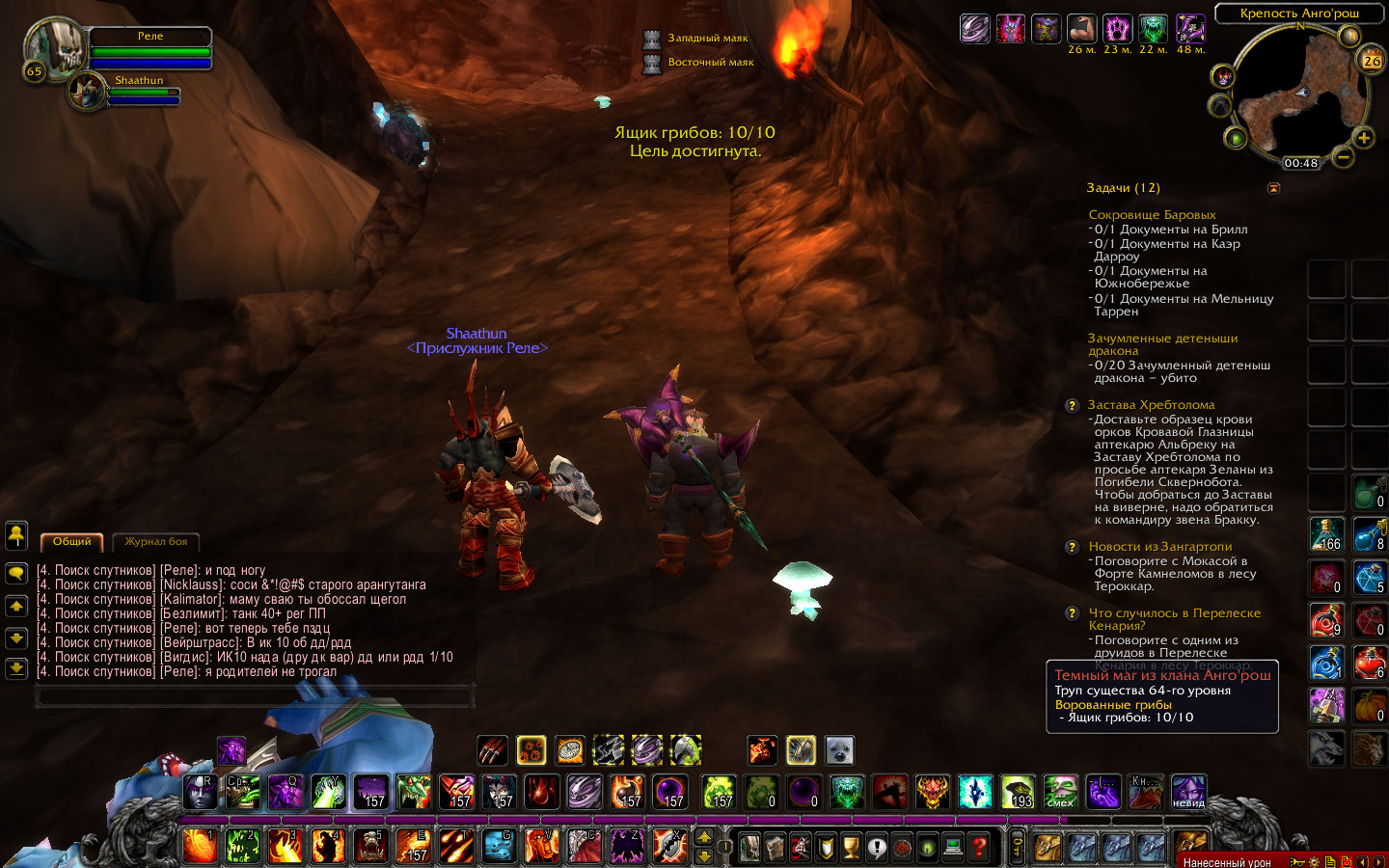Select the Новости из Зангартопи quest entry
This screenshot has height=868, width=1389.
point(1159,547)
